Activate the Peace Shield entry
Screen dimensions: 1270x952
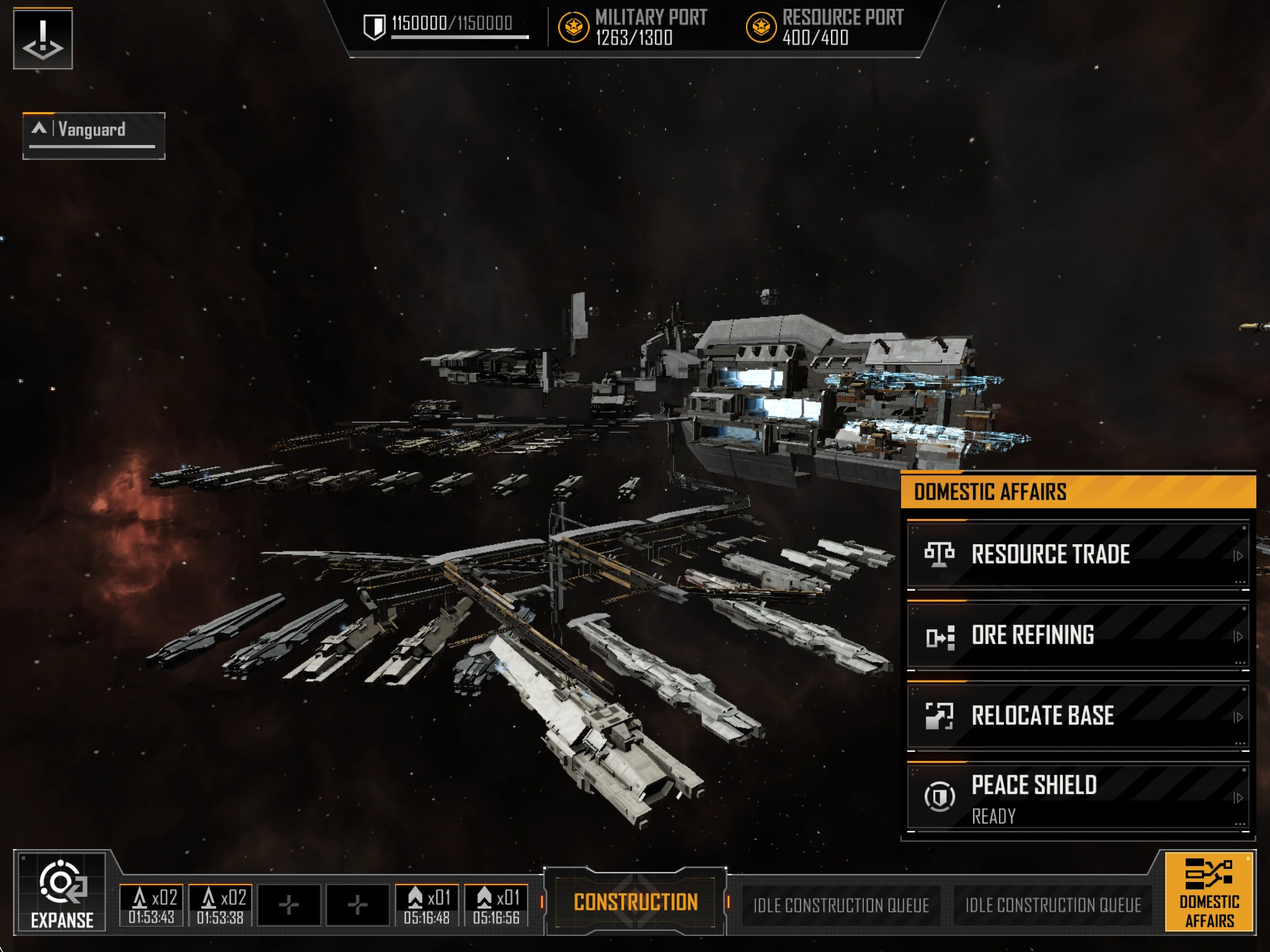pyautogui.click(x=1078, y=797)
